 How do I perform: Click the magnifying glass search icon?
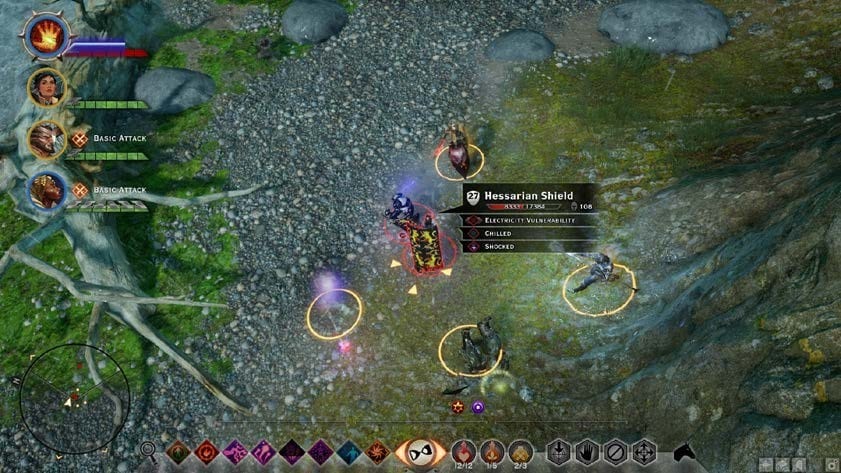pyautogui.click(x=148, y=452)
